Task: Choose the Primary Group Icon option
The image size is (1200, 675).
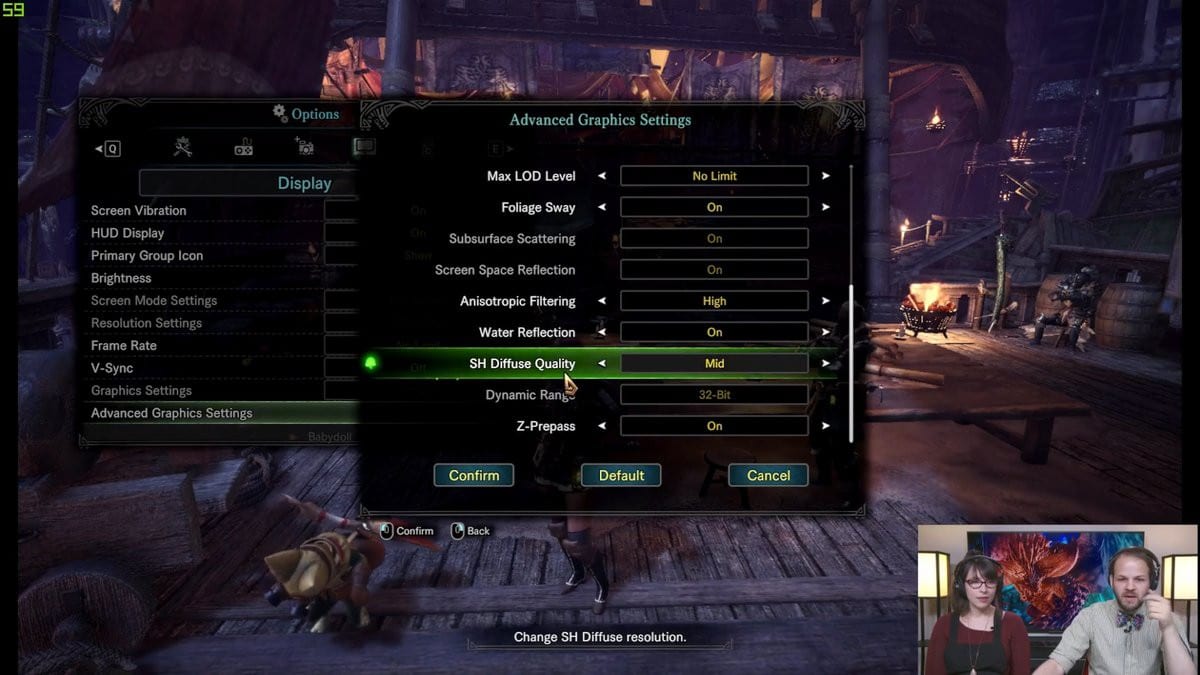Action: click(147, 256)
